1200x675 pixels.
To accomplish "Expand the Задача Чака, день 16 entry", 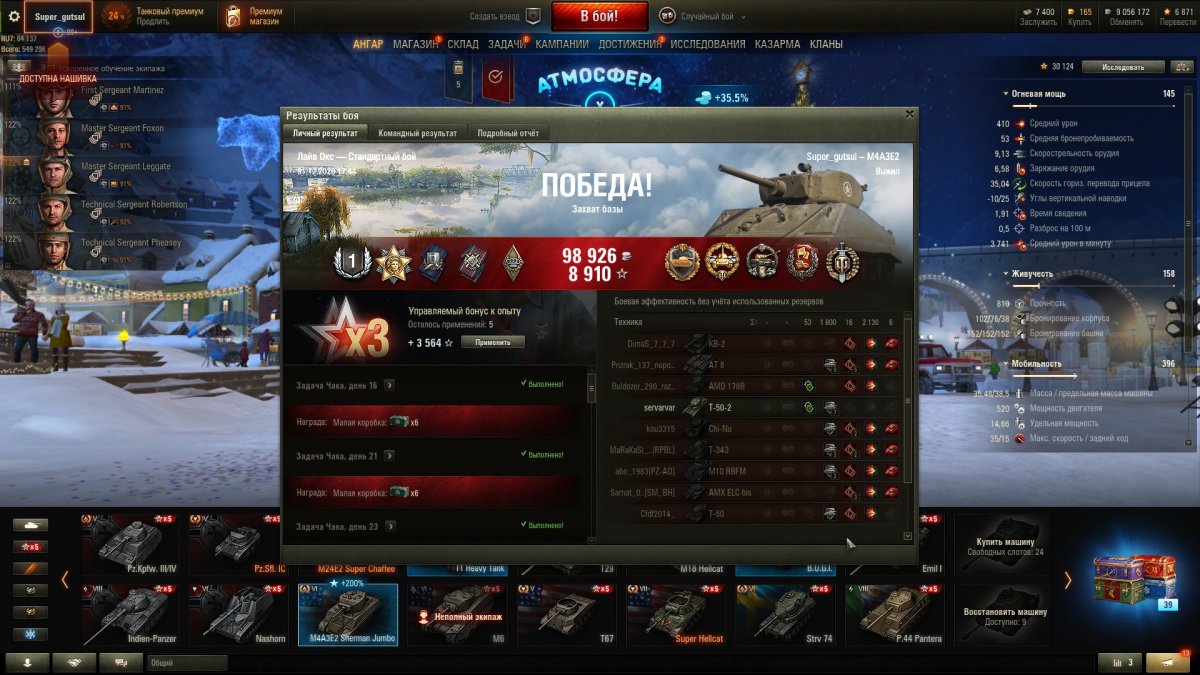I will (389, 385).
